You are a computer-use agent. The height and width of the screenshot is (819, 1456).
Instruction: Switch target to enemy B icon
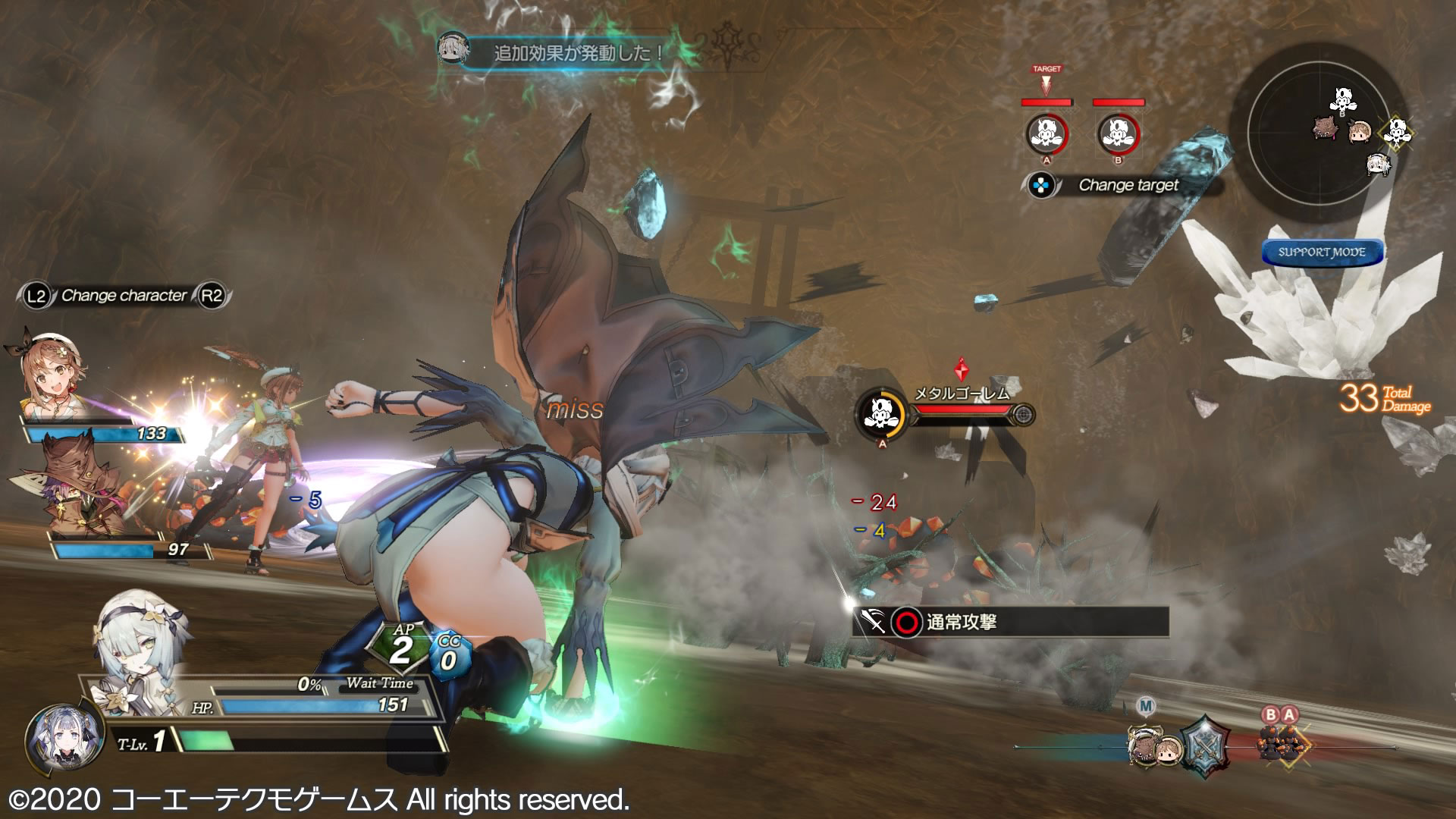[1118, 133]
